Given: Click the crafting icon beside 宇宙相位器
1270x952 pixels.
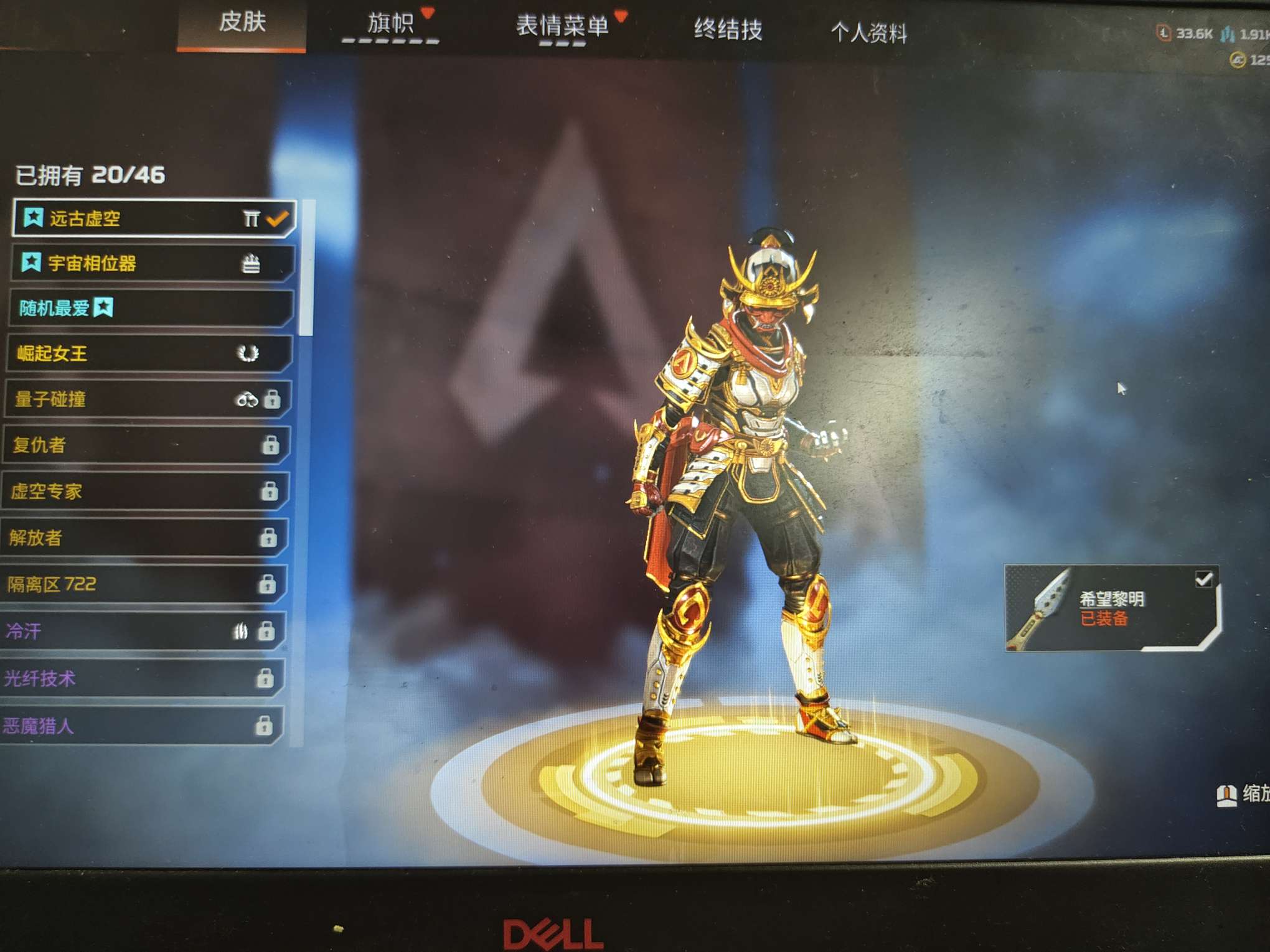Looking at the screenshot, I should click(251, 264).
